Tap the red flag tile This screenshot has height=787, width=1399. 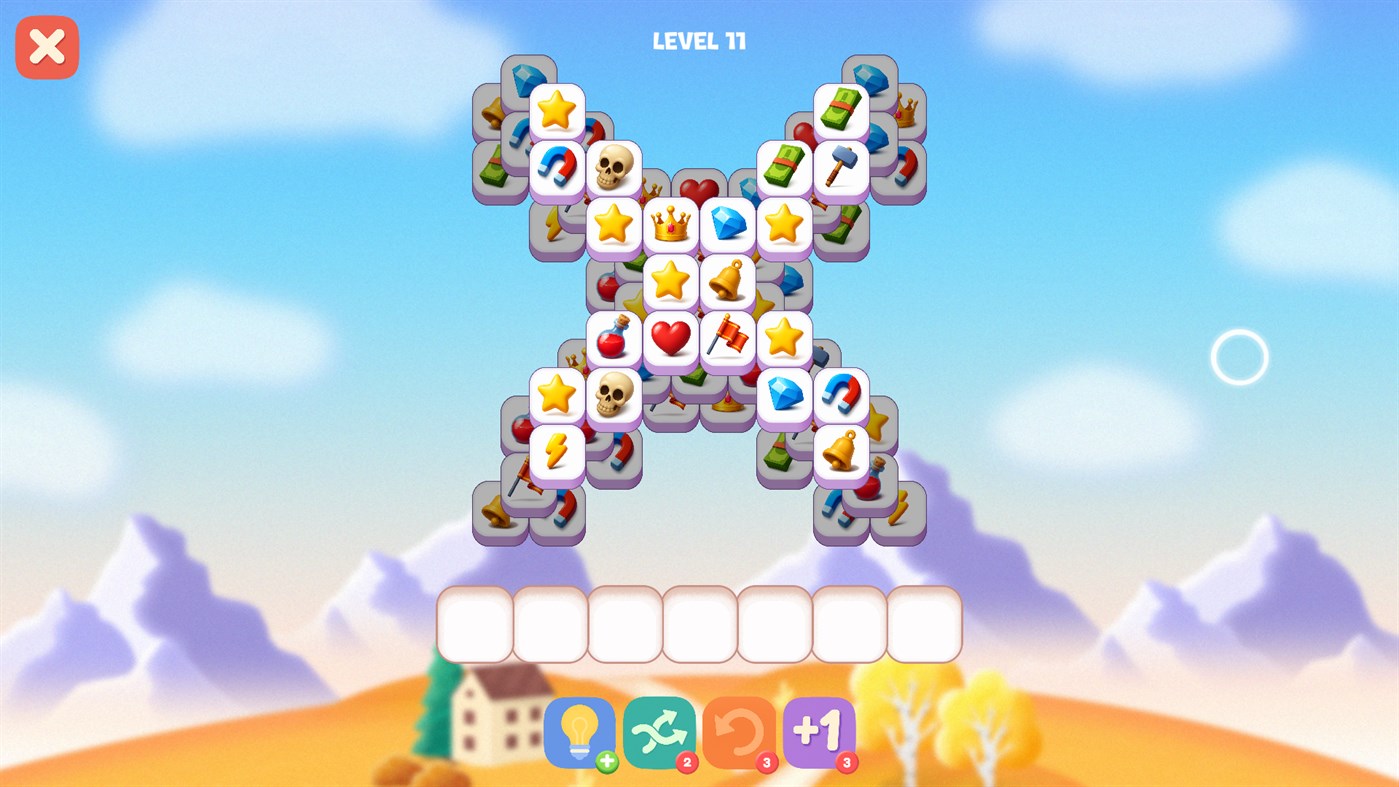tap(727, 337)
